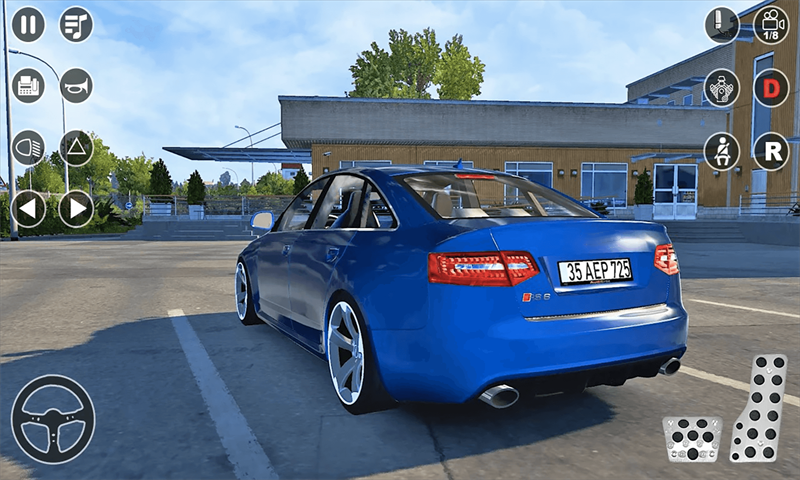The image size is (800, 480).
Task: Toggle the windshield wiper icon
Action: [x=722, y=25]
